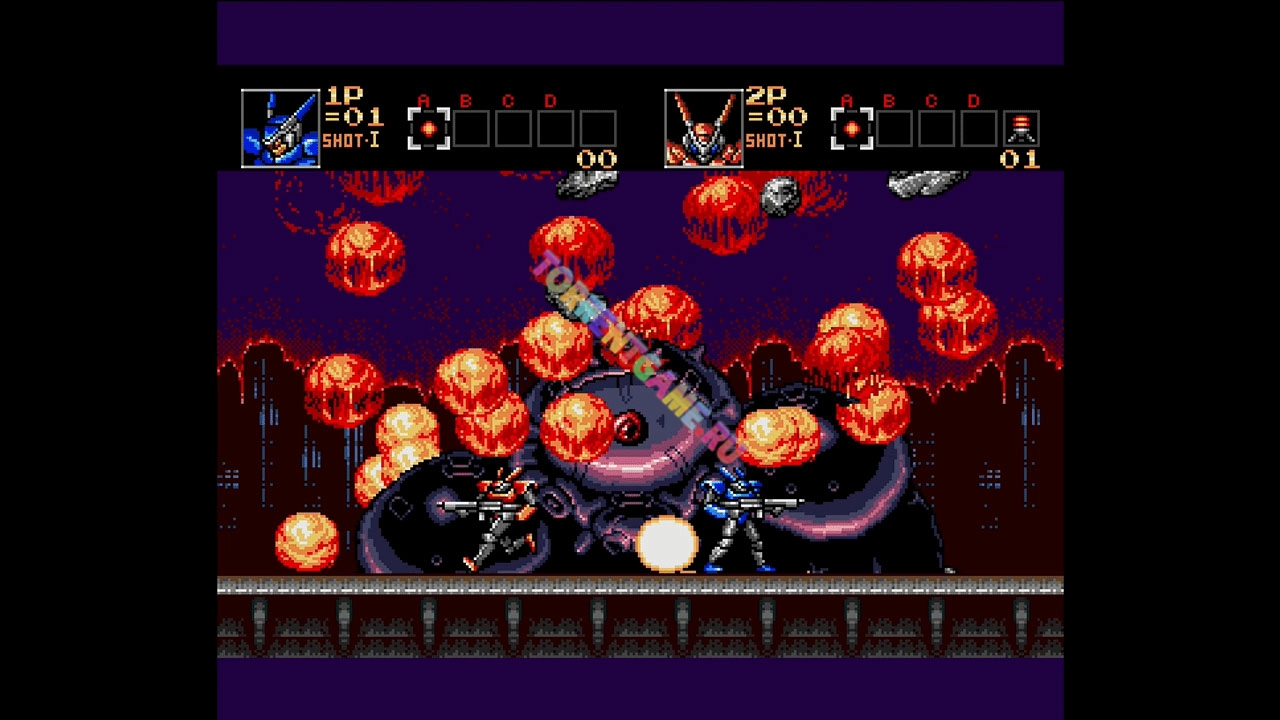Choose player 2's weapon slot A

852,129
